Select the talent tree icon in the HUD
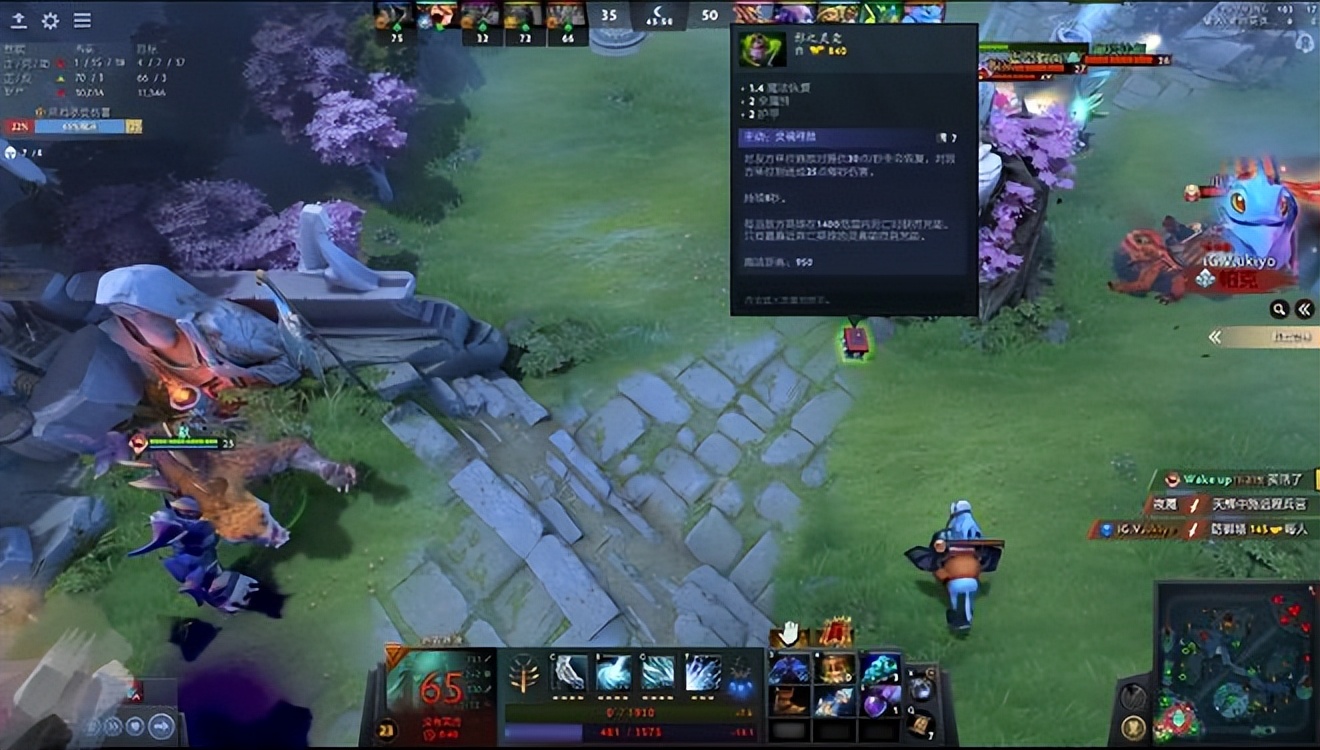 (x=525, y=672)
